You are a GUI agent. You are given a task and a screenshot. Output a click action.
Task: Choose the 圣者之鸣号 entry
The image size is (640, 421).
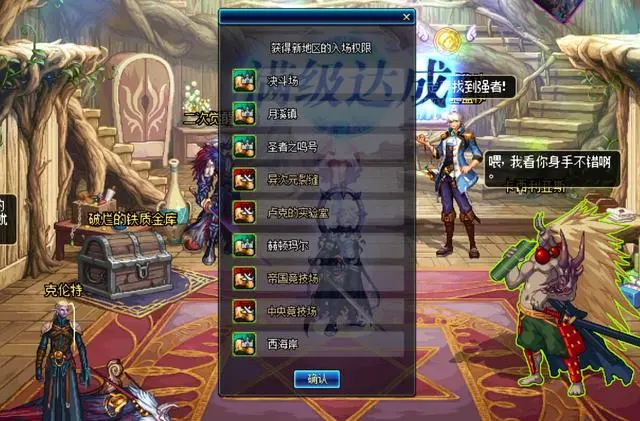tap(318, 146)
